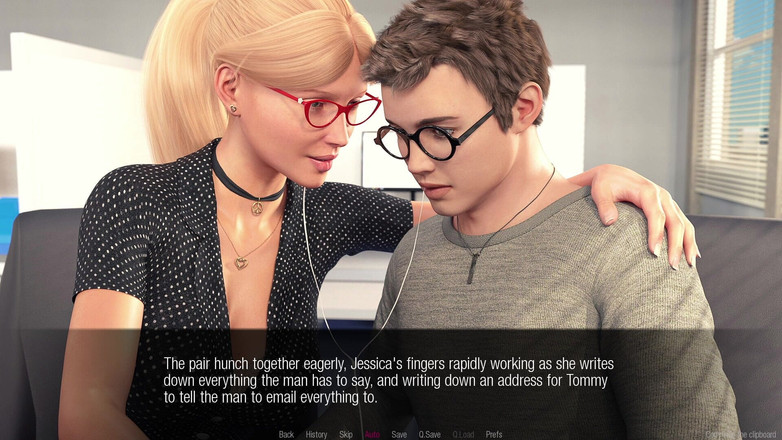Image resolution: width=782 pixels, height=440 pixels.
Task: Quick save with Q.Save
Action: 430,434
